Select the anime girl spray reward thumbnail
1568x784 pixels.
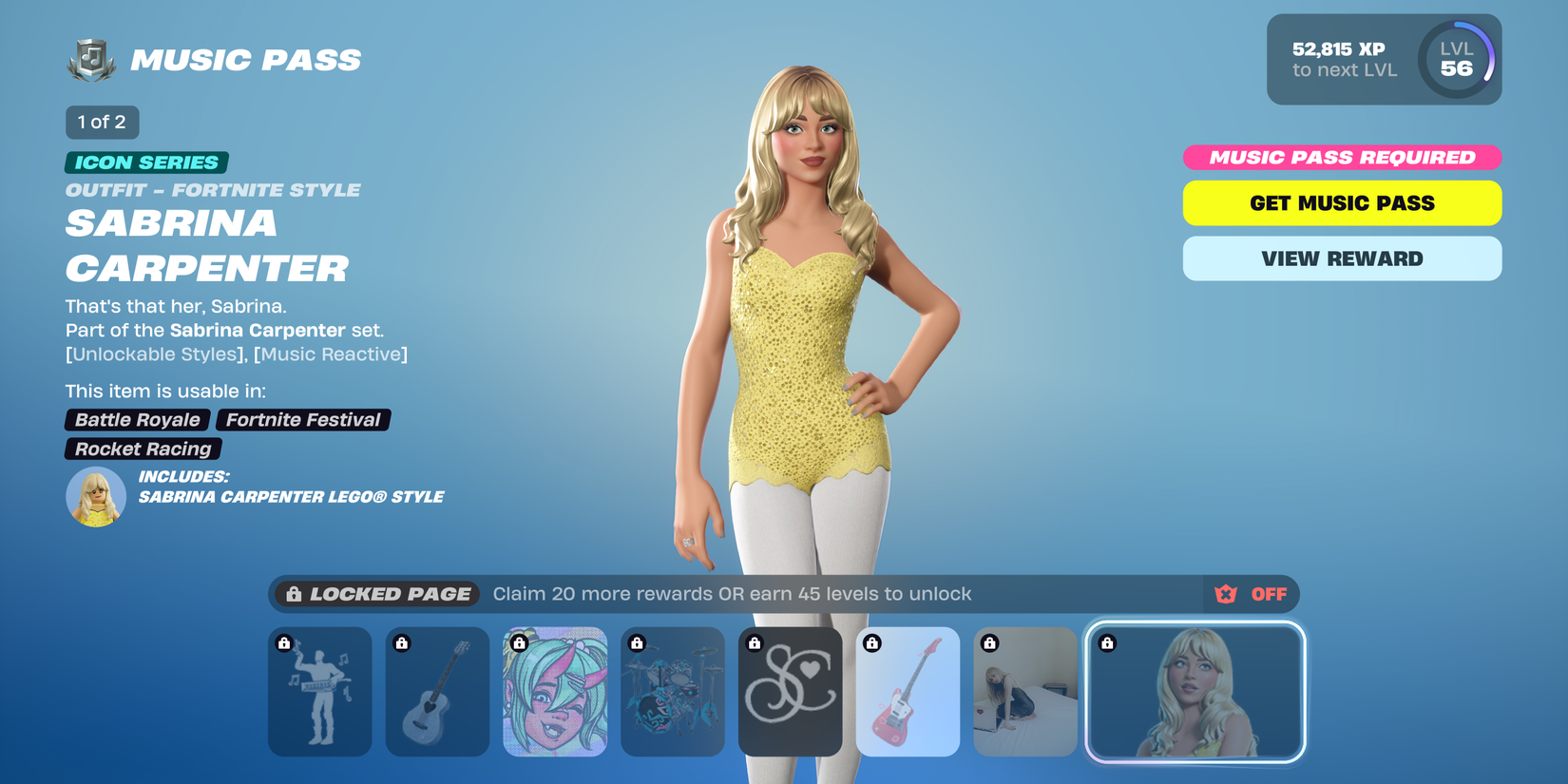coord(555,692)
